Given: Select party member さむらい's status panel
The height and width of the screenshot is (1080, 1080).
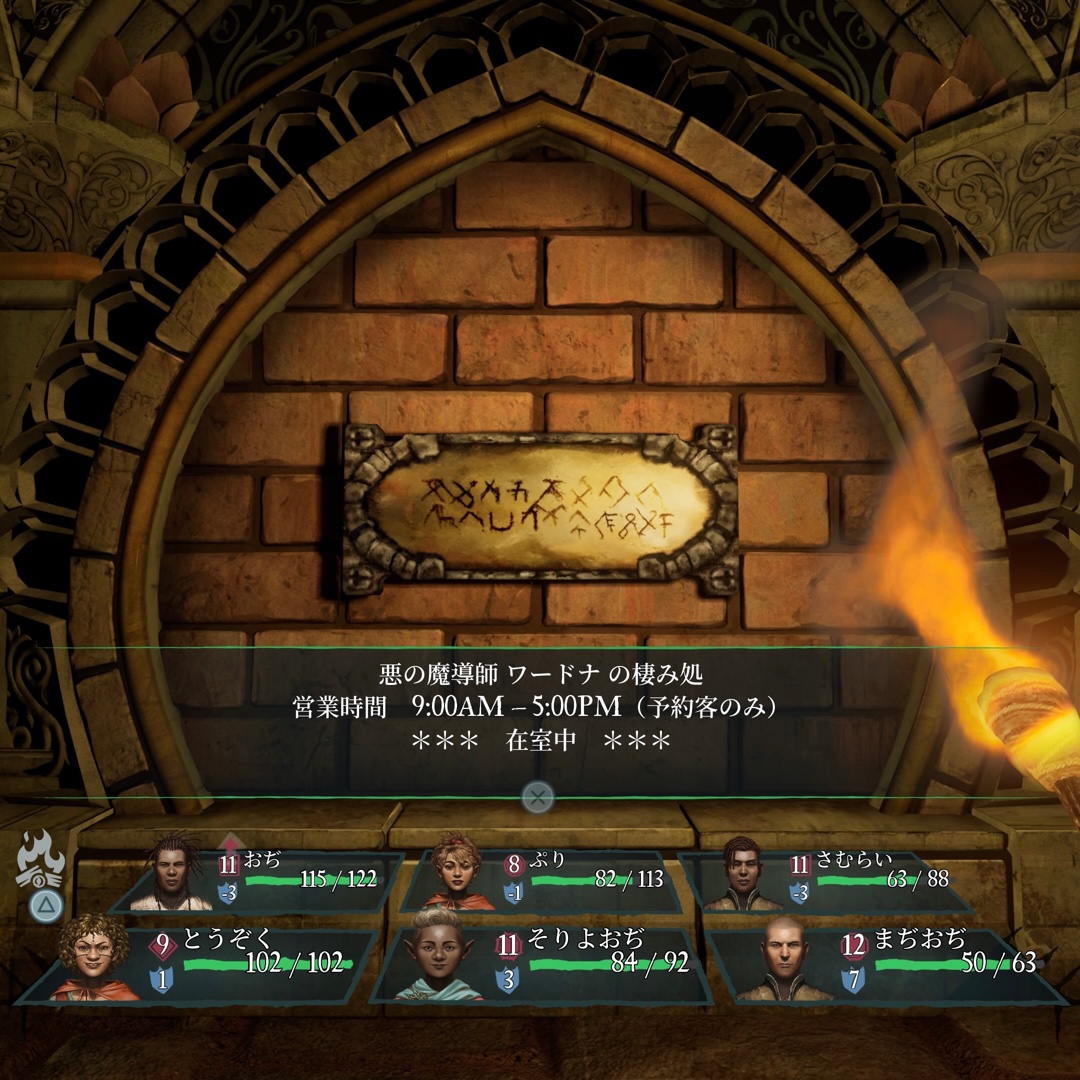Looking at the screenshot, I should coord(830,881).
